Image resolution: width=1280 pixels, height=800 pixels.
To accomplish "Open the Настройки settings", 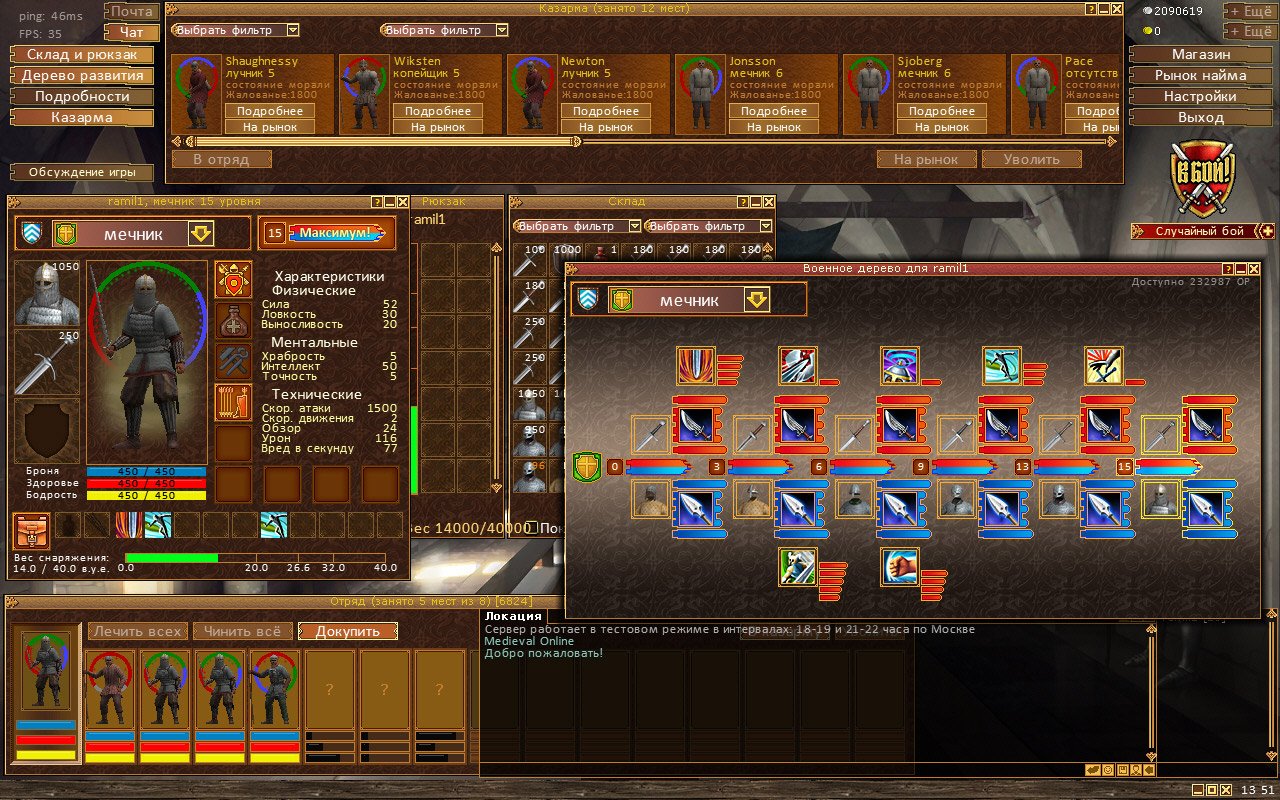I will 1201,96.
